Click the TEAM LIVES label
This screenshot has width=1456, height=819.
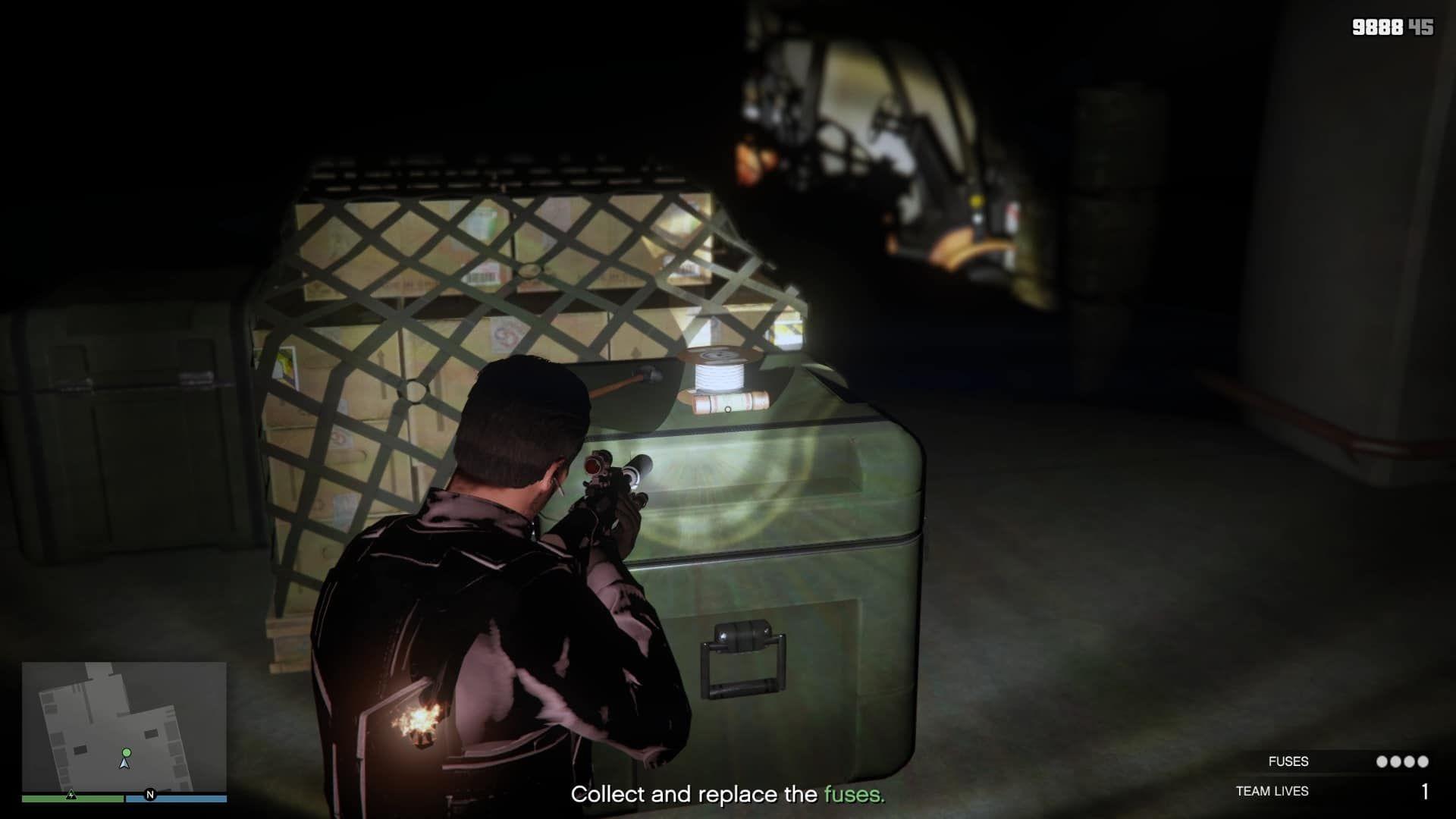point(1272,792)
